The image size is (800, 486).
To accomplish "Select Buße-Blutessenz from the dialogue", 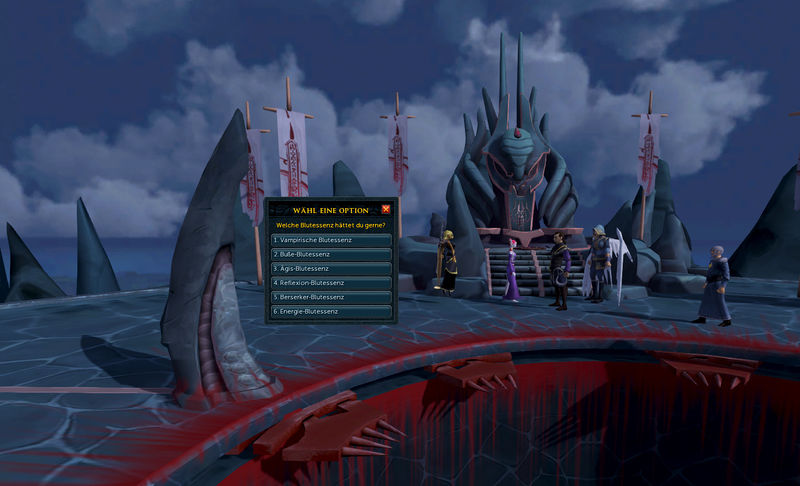I will [331, 254].
